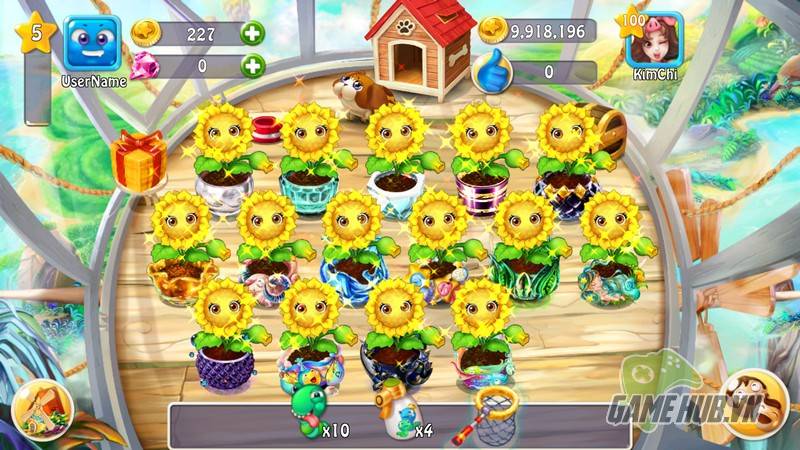This screenshot has height=450, width=800.
Task: Open the orange gift box
Action: (x=140, y=160)
